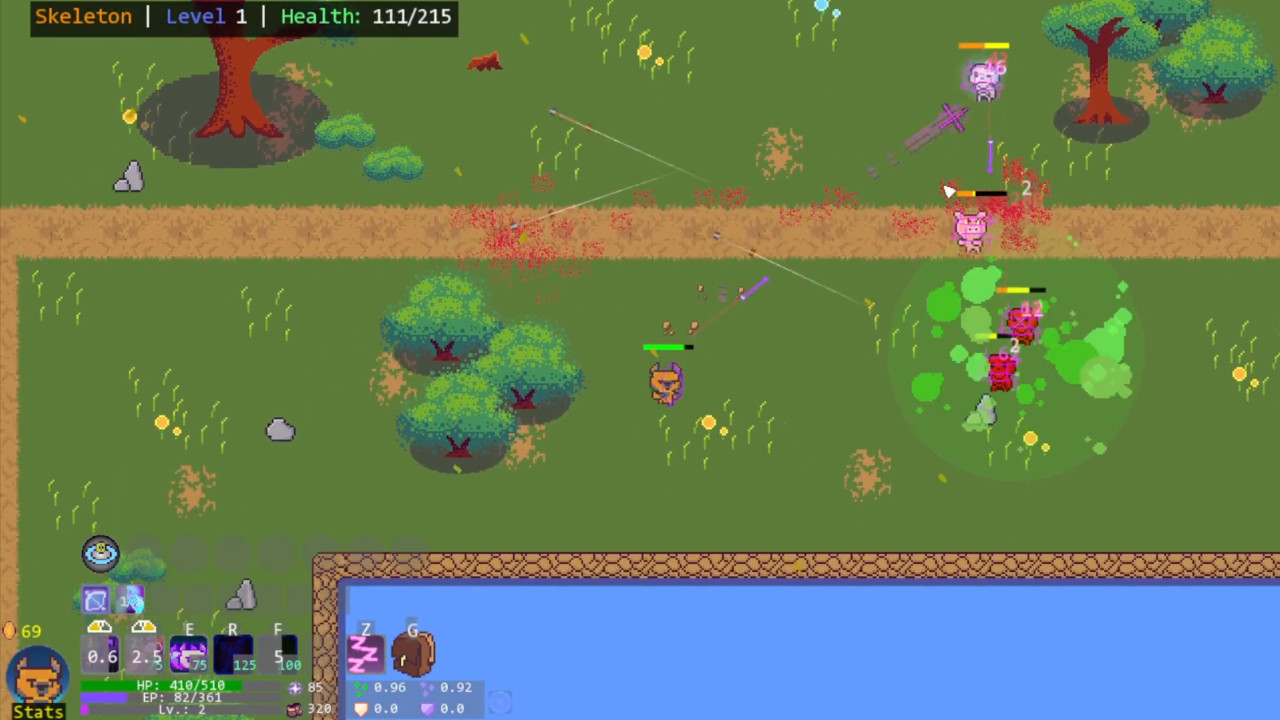The width and height of the screenshot is (1280, 720).
Task: Use the F ability costing 100
Action: [x=277, y=654]
